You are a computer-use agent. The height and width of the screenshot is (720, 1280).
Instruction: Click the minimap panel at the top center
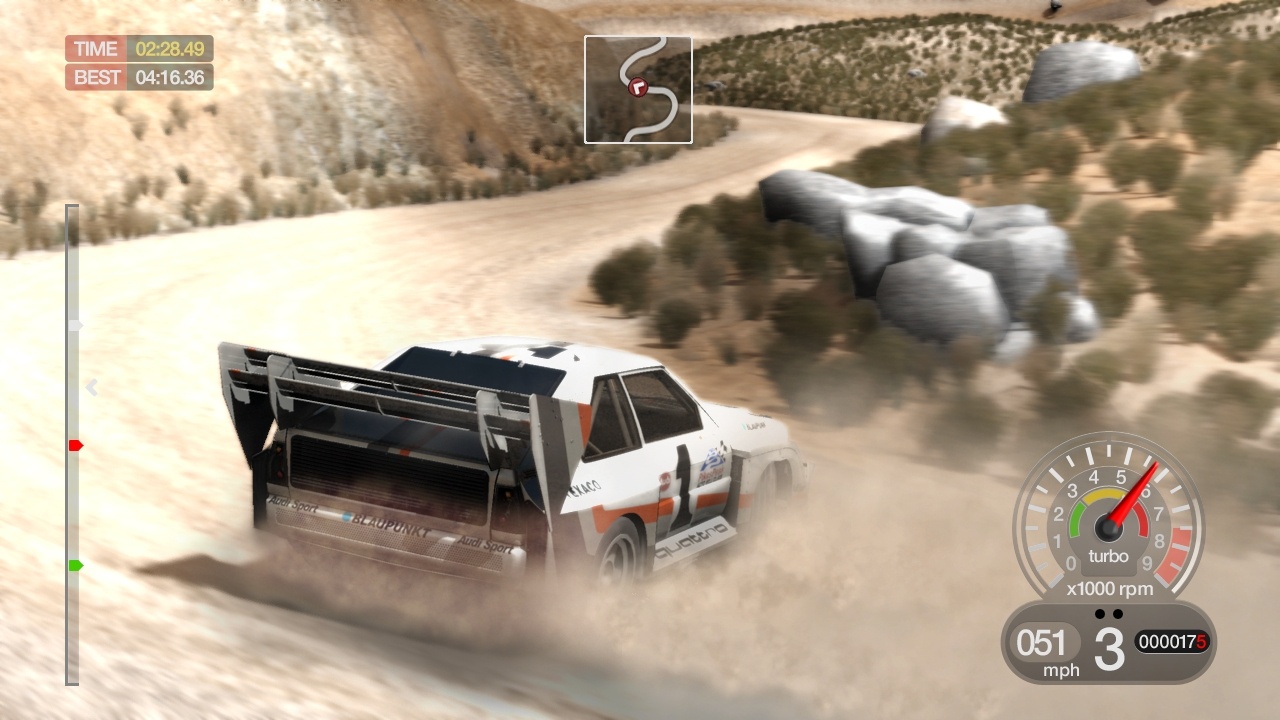tap(638, 88)
